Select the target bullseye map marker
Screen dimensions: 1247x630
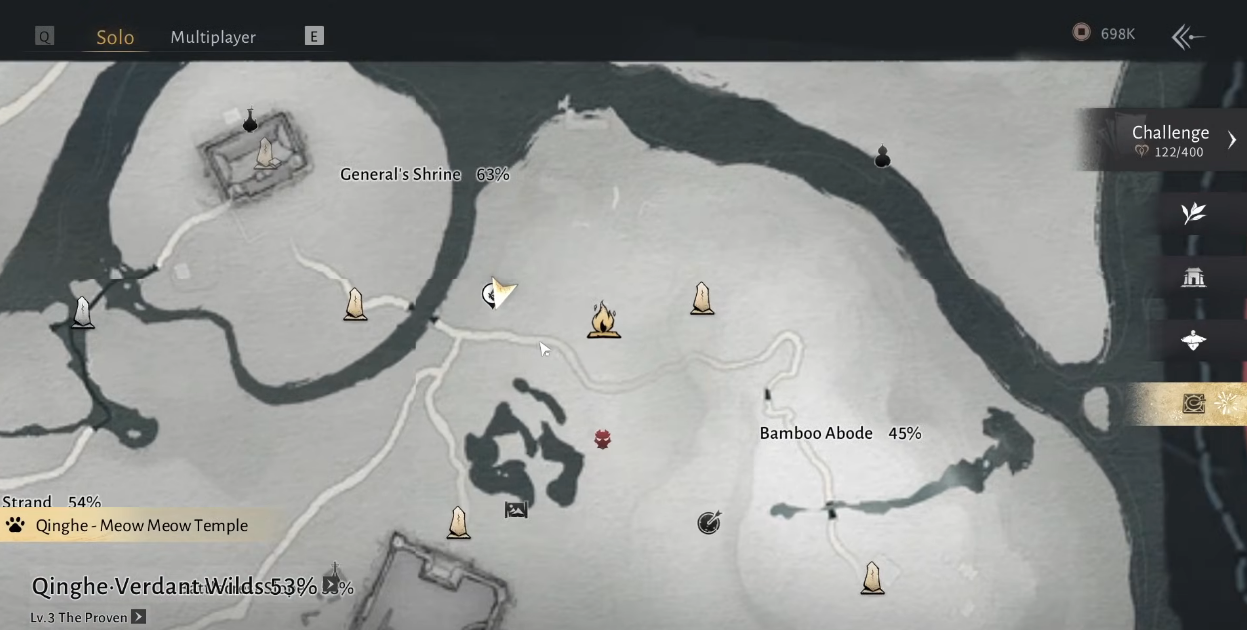pos(709,522)
